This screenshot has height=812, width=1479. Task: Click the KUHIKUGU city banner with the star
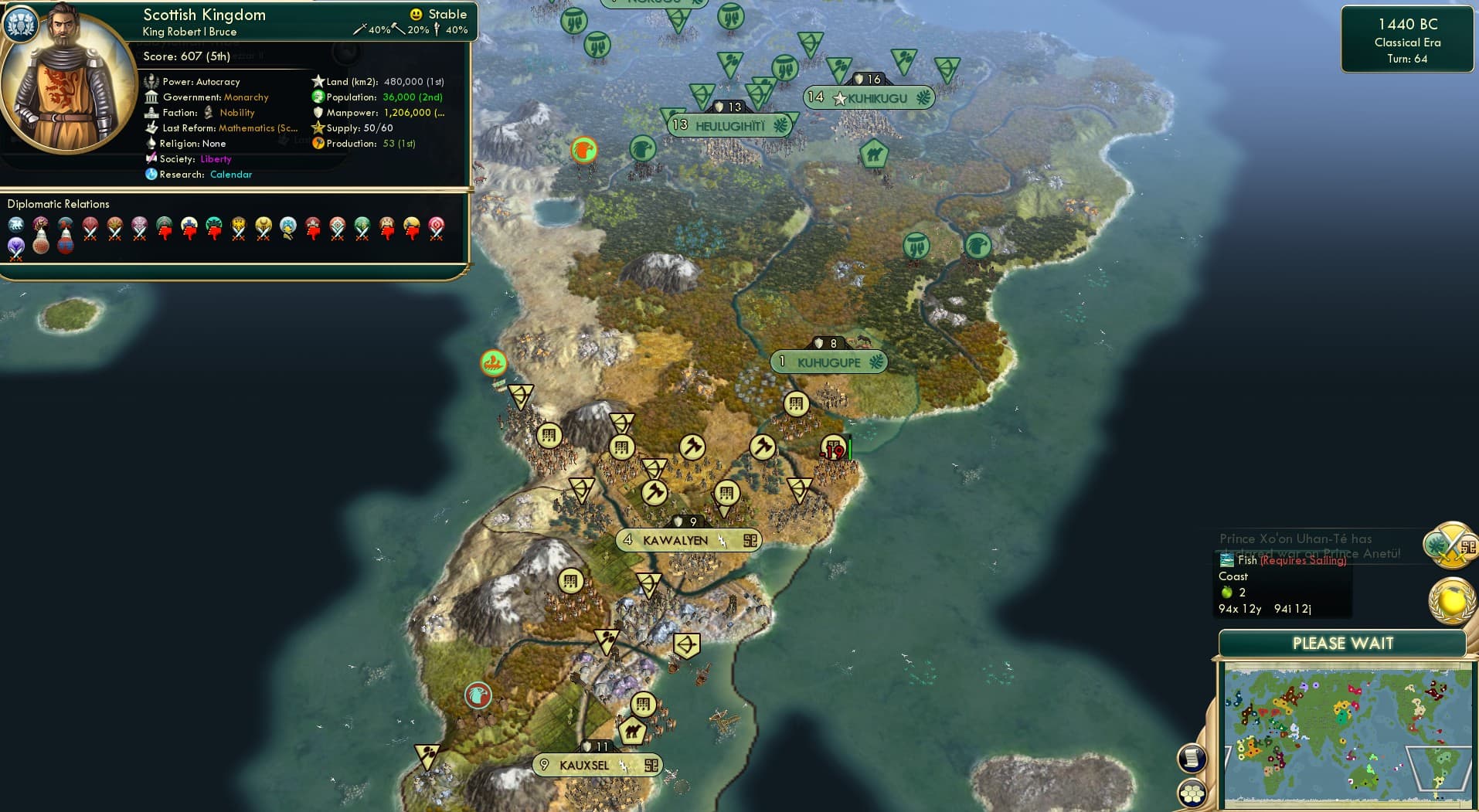tap(869, 97)
